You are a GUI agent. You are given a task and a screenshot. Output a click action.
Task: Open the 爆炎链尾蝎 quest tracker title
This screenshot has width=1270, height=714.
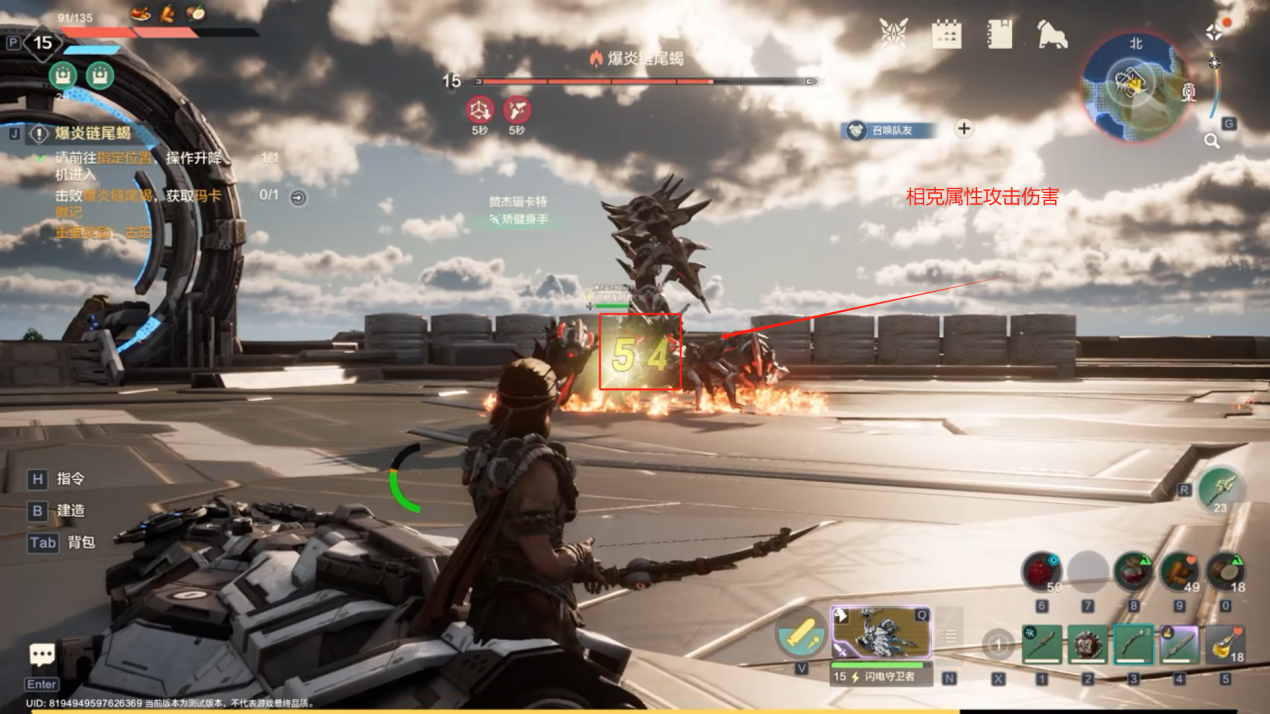(92, 133)
